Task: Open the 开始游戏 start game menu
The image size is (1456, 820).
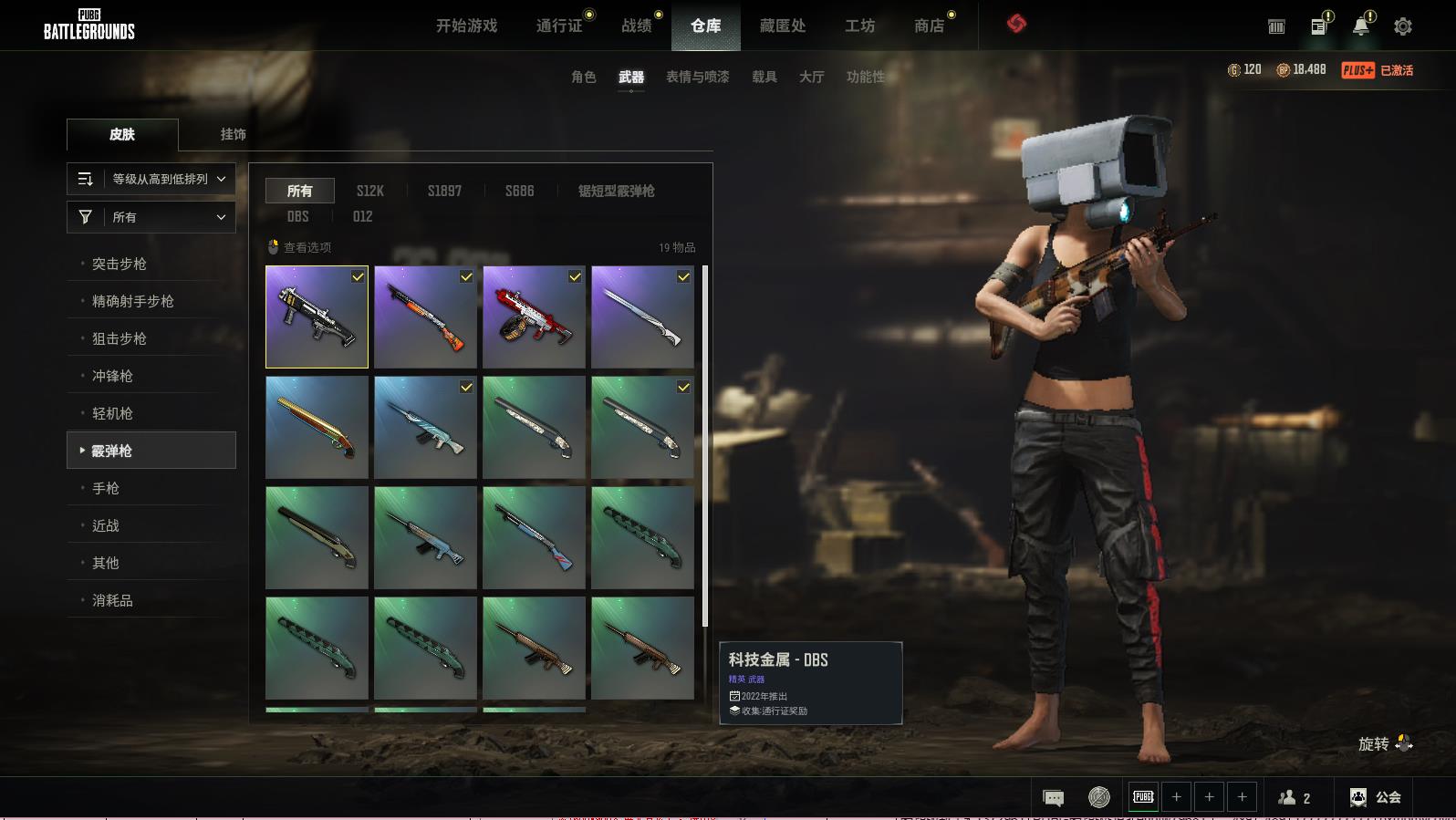Action: coord(466,26)
